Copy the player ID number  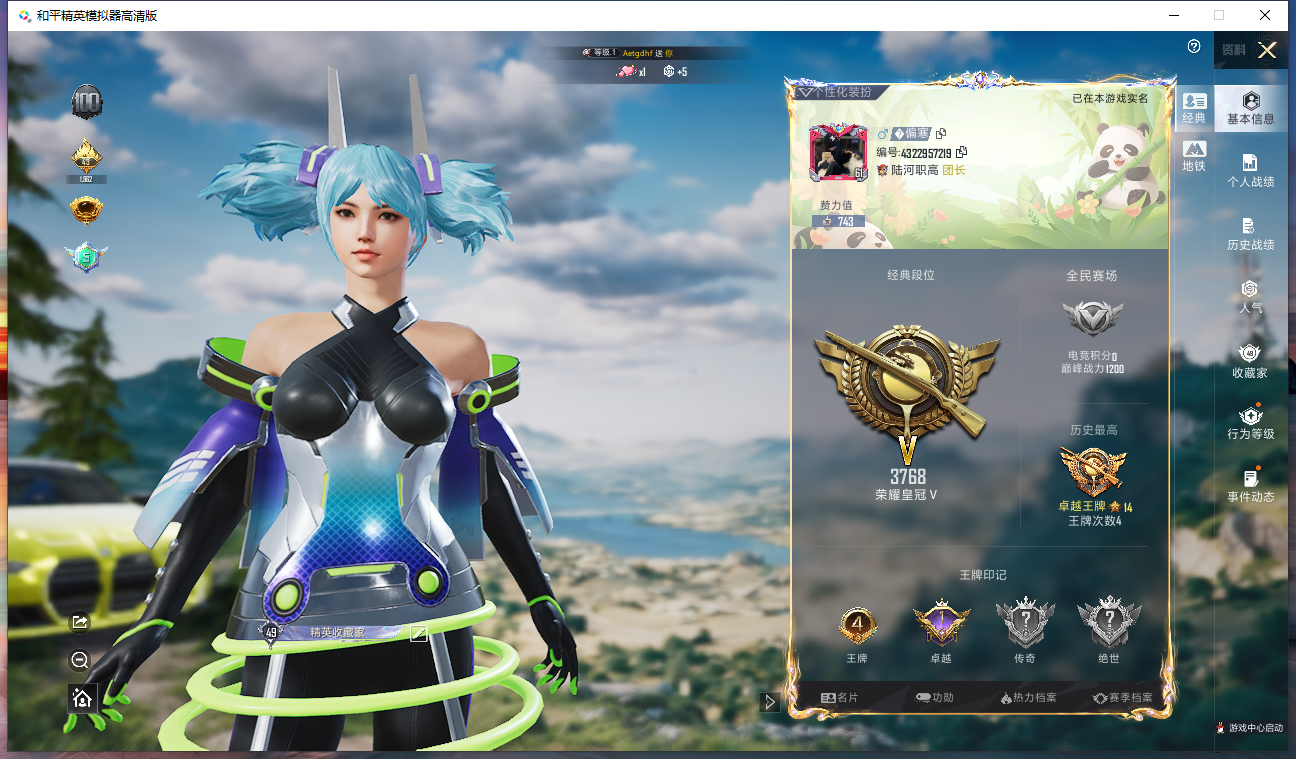962,152
